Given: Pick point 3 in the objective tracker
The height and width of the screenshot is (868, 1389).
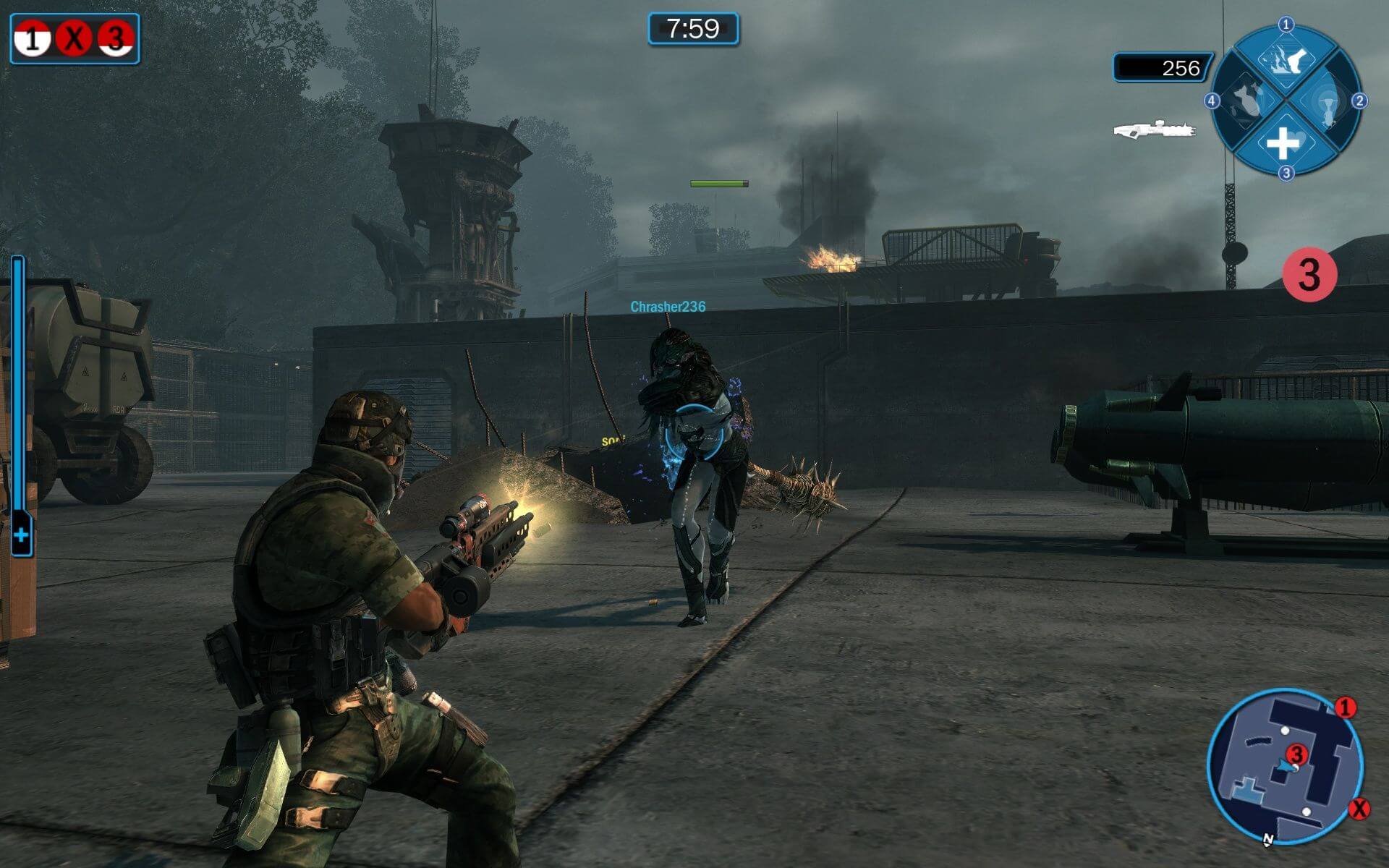Looking at the screenshot, I should point(116,39).
